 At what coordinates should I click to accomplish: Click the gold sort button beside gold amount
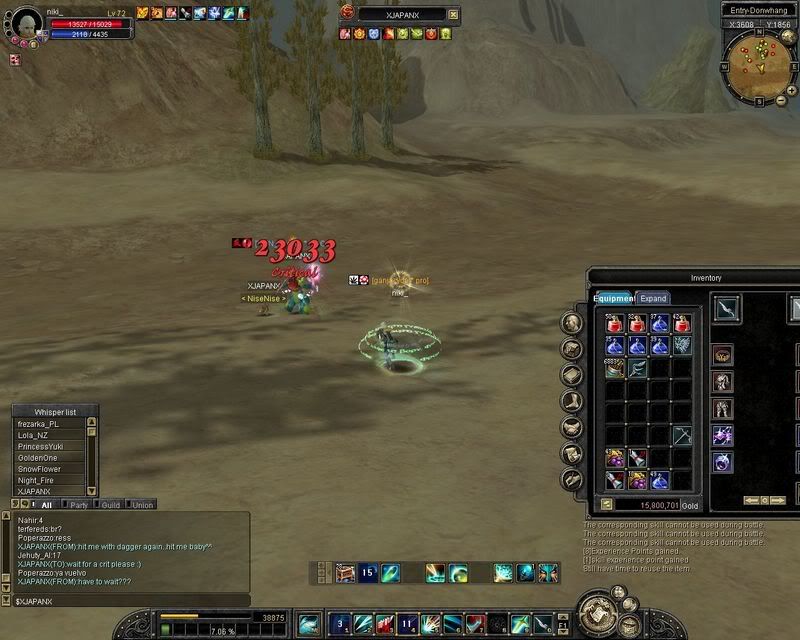pyautogui.click(x=606, y=505)
